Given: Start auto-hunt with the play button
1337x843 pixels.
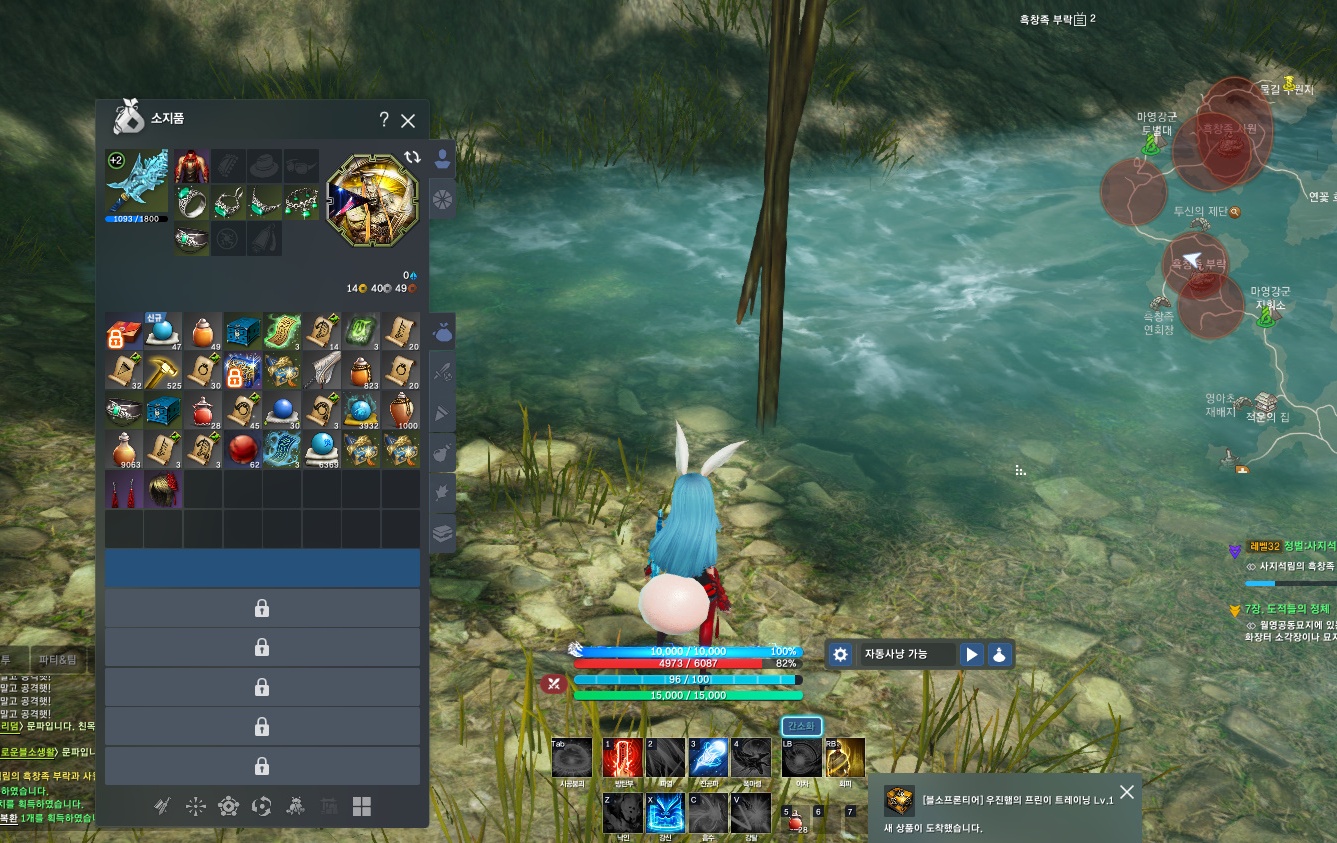Looking at the screenshot, I should pyautogui.click(x=971, y=654).
